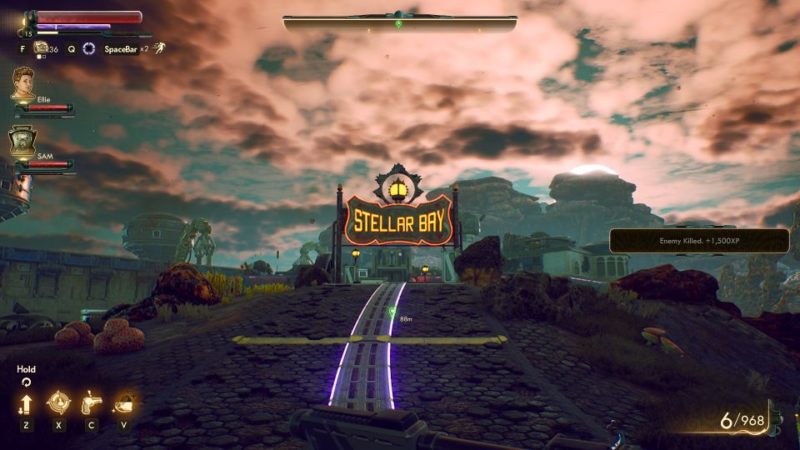
Task: Click the compass bar quest marker
Action: coord(399,23)
